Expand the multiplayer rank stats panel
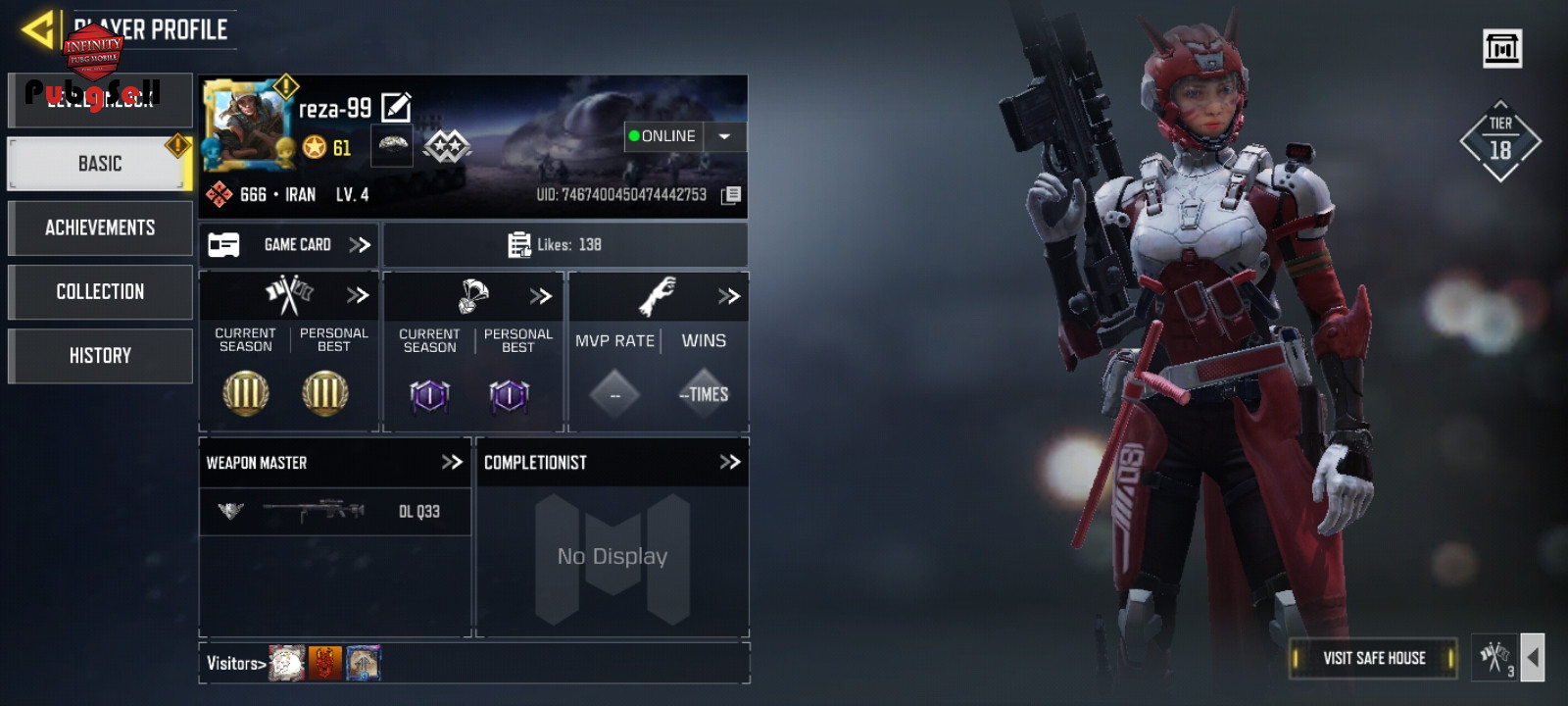 pos(358,295)
